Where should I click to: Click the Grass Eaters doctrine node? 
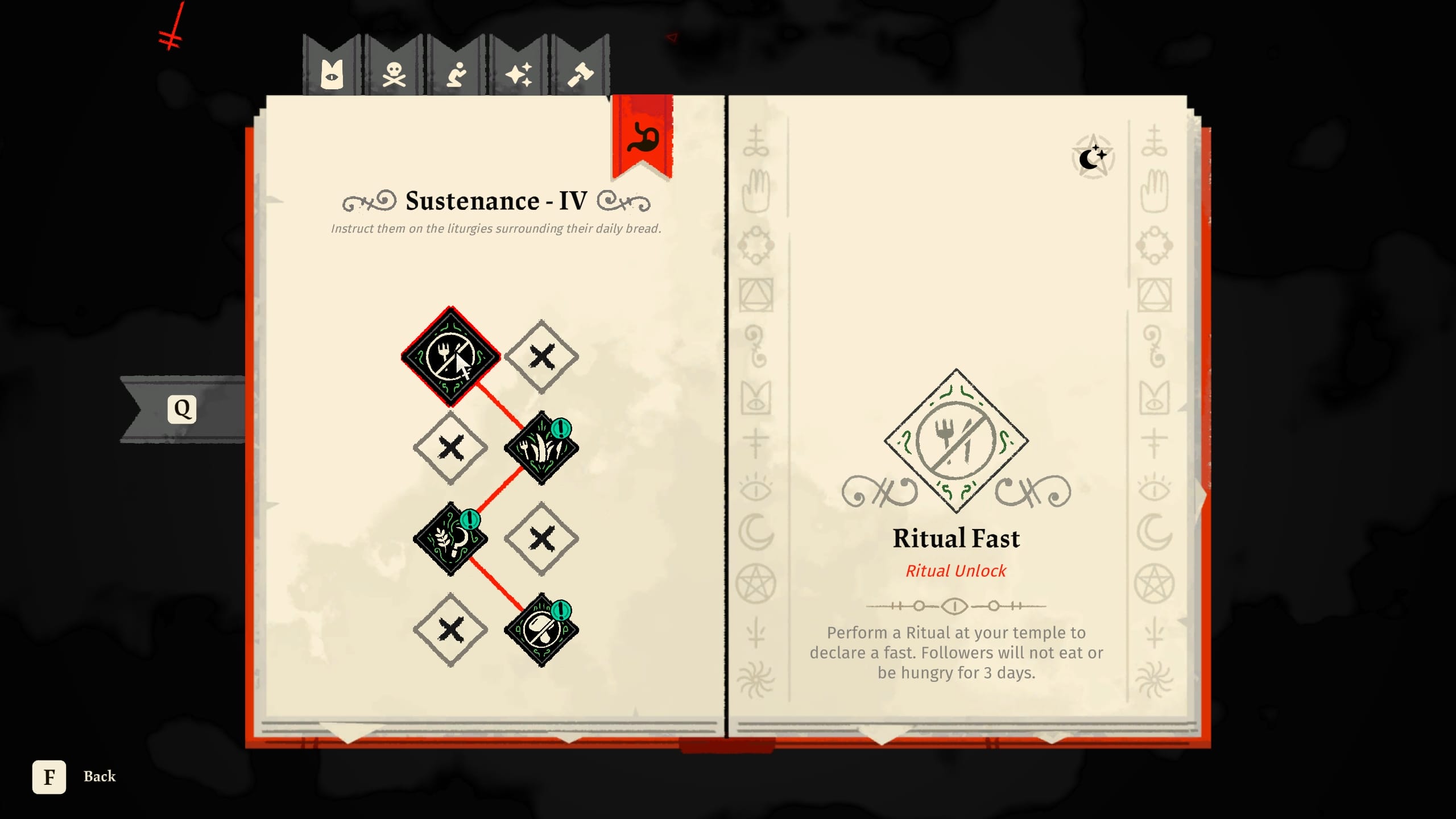pos(540,446)
